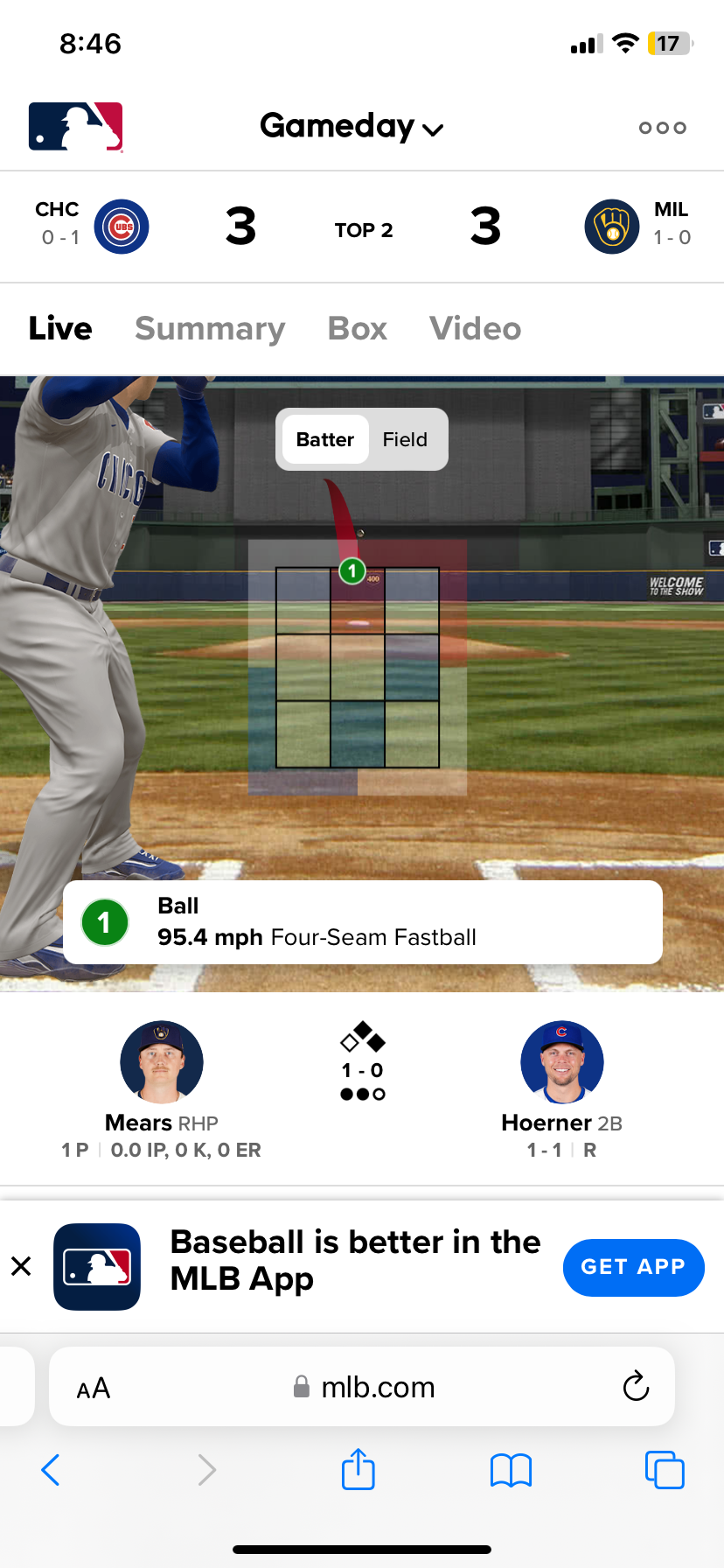Image resolution: width=724 pixels, height=1568 pixels.
Task: Open the browser share sheet
Action: pyautogui.click(x=359, y=1469)
